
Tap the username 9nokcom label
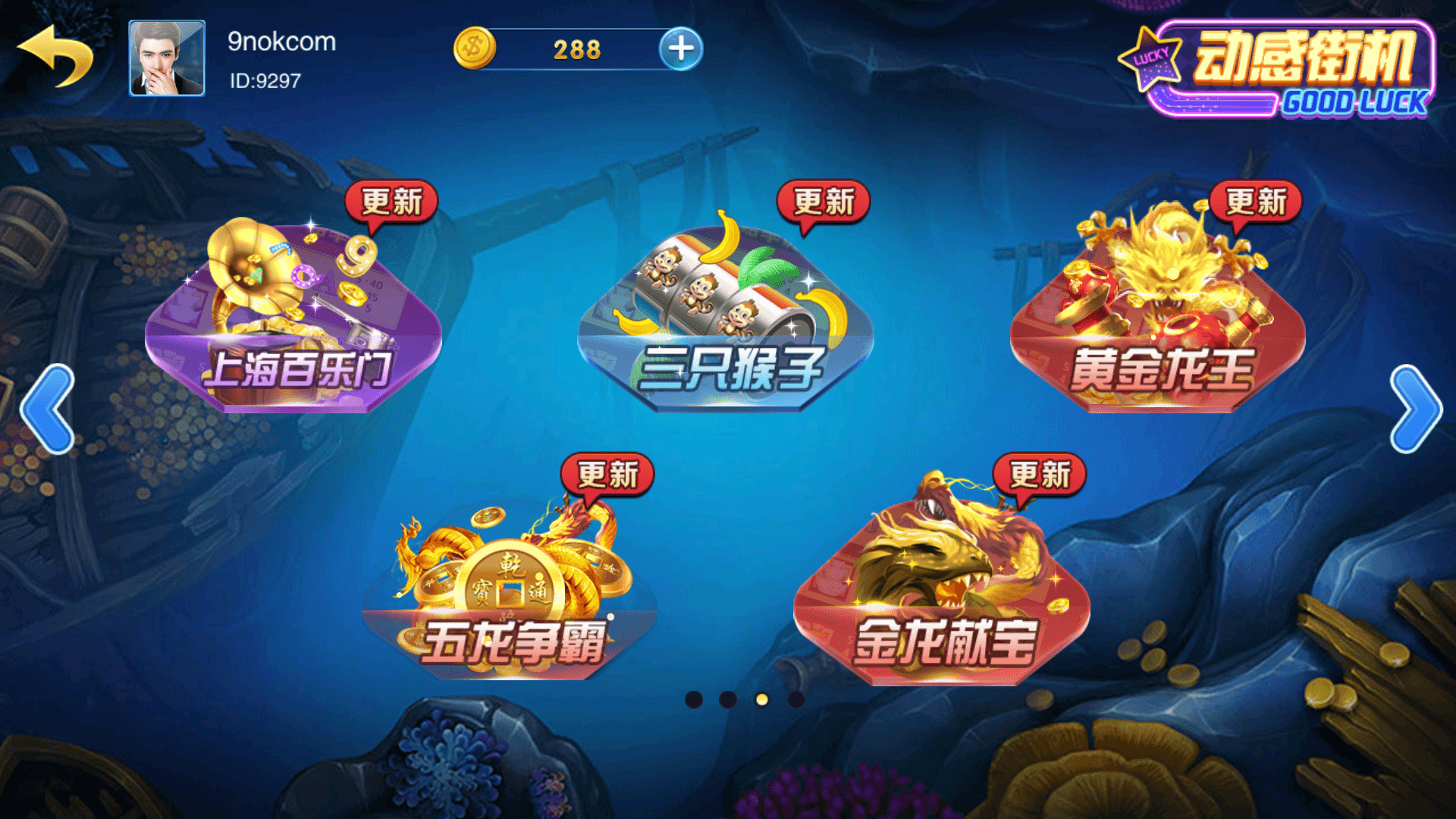[281, 42]
